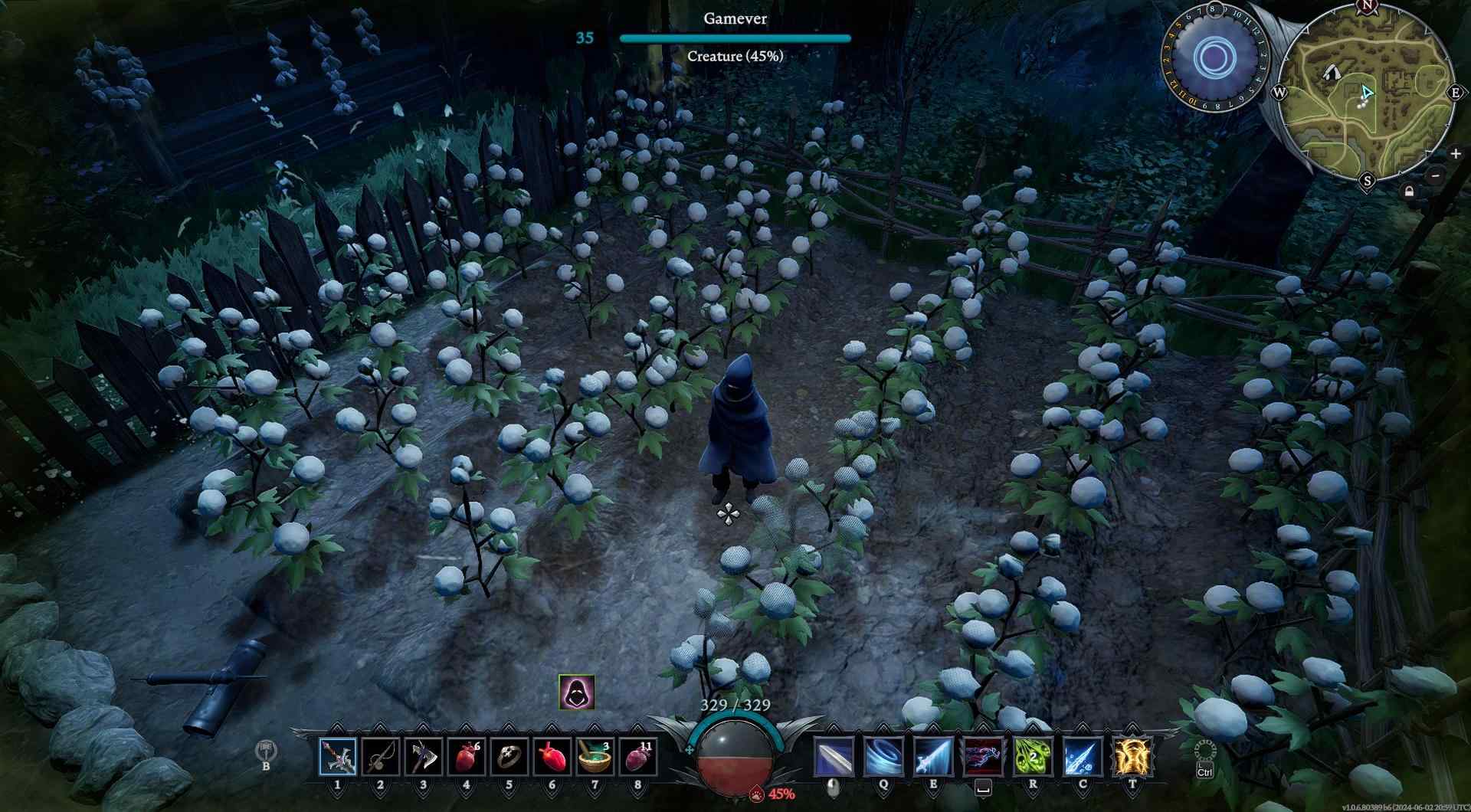Use the green potion bowl in slot 7
This screenshot has height=812, width=1471.
tap(595, 757)
